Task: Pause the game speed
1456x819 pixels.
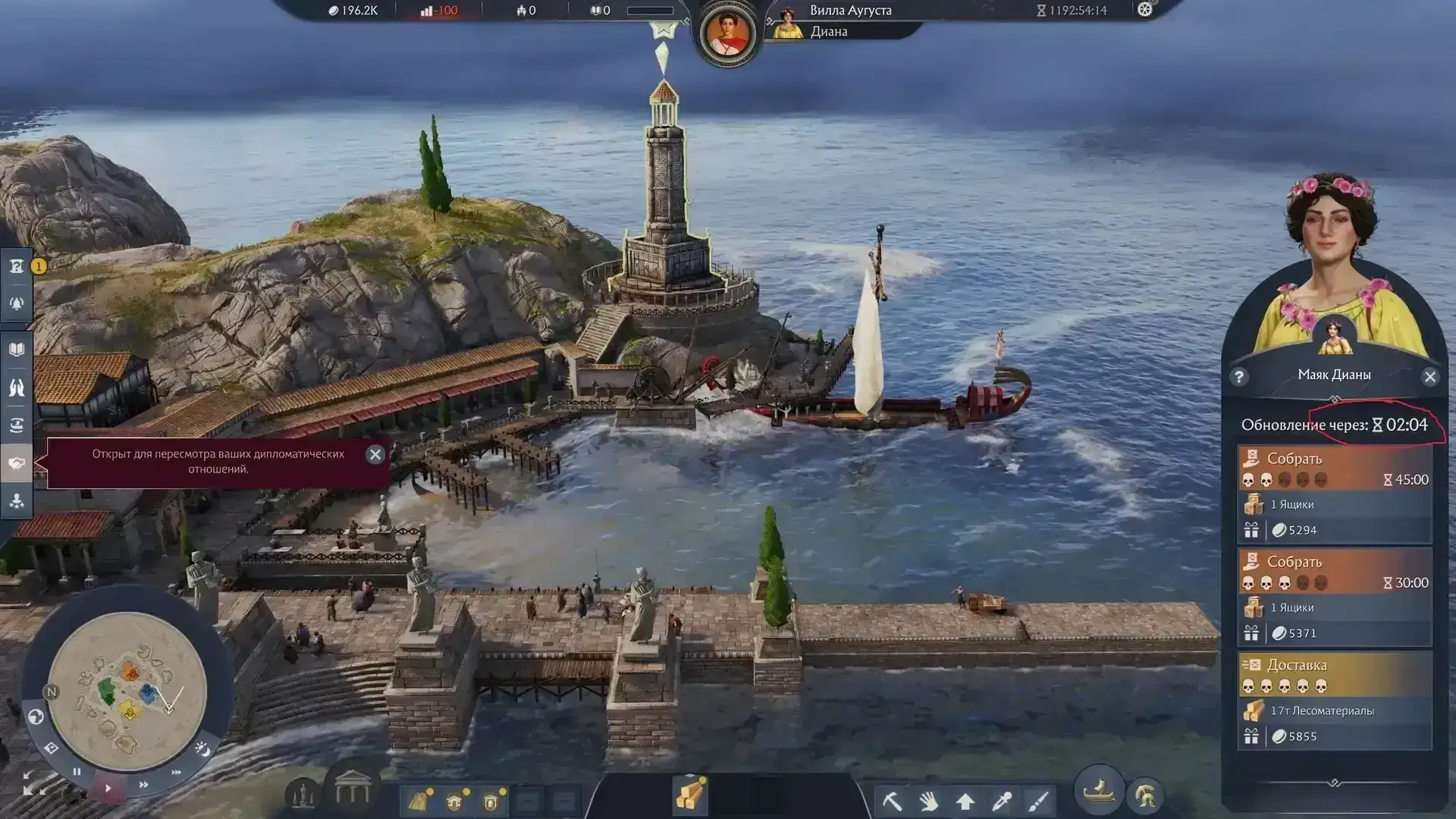Action: pos(77,772)
